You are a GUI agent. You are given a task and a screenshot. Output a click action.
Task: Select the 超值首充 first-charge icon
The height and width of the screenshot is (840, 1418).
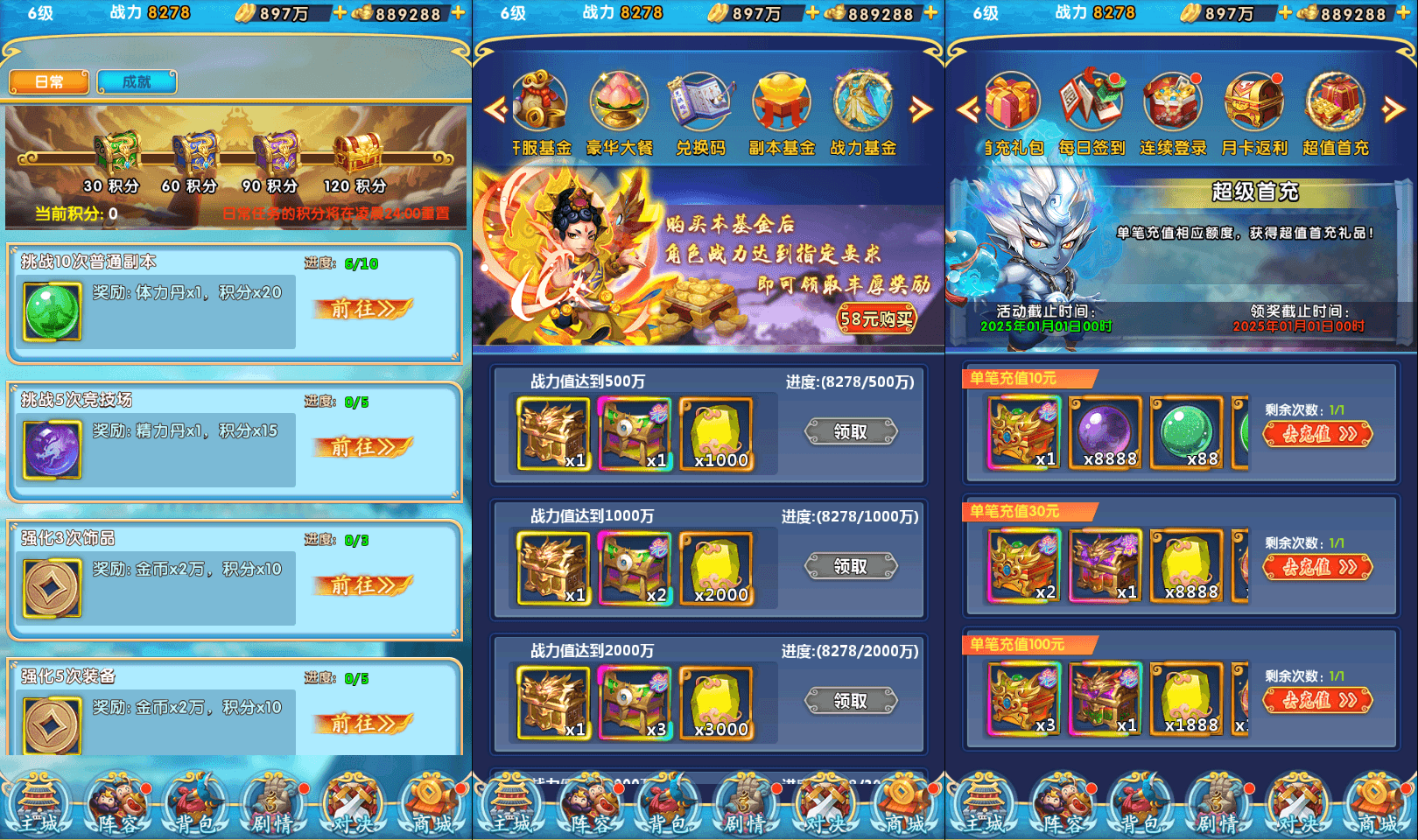coord(1335,103)
